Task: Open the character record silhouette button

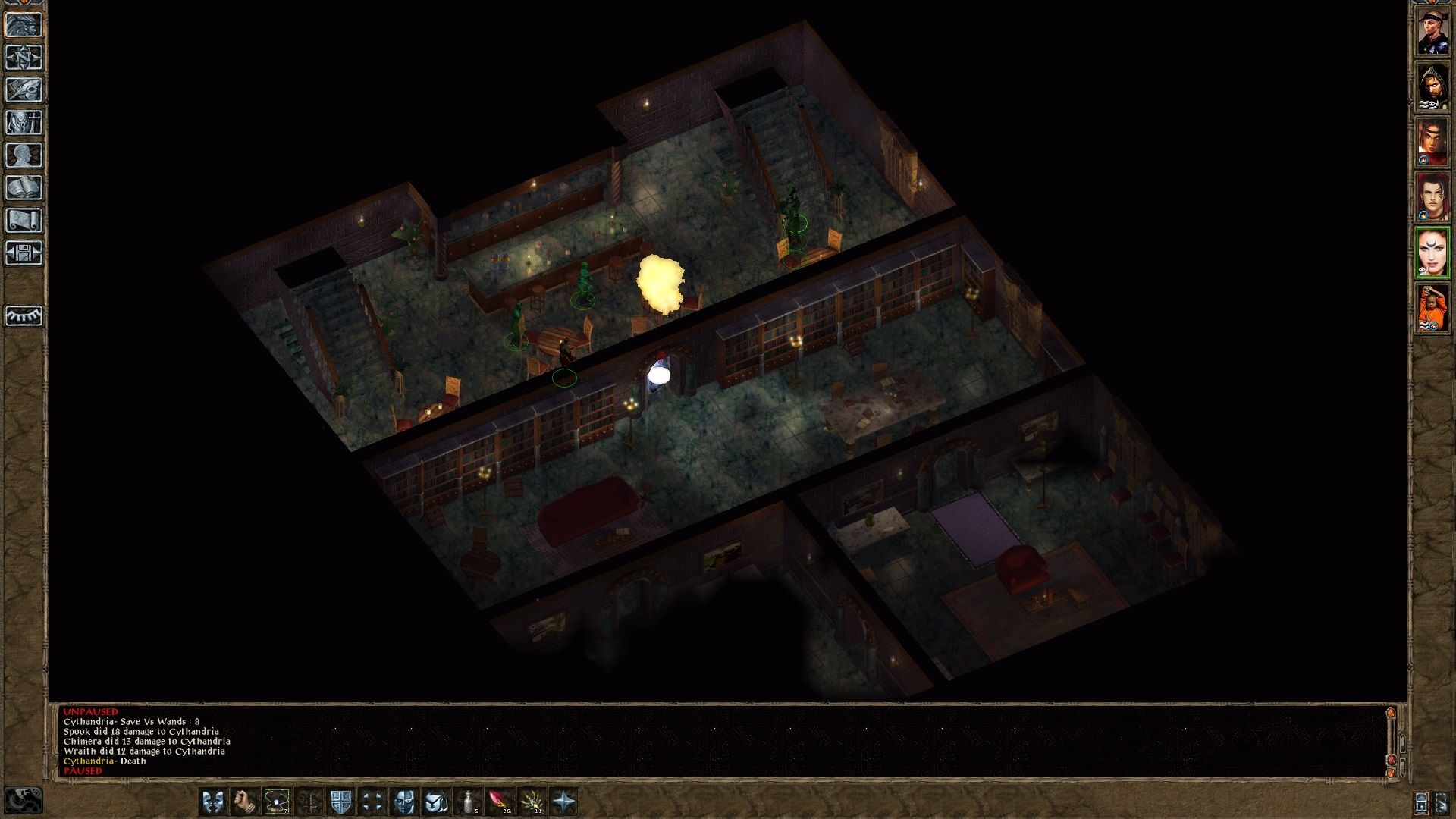Action: (24, 155)
